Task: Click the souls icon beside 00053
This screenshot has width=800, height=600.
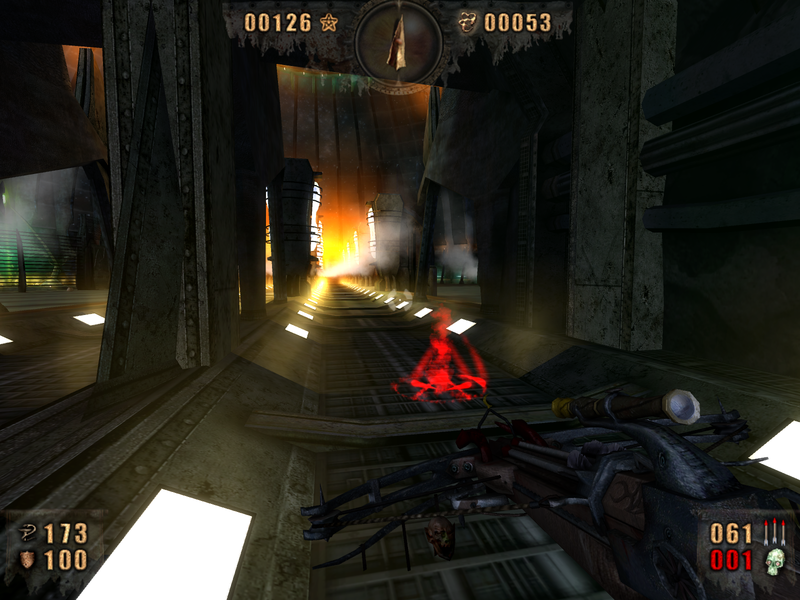Action: (468, 22)
